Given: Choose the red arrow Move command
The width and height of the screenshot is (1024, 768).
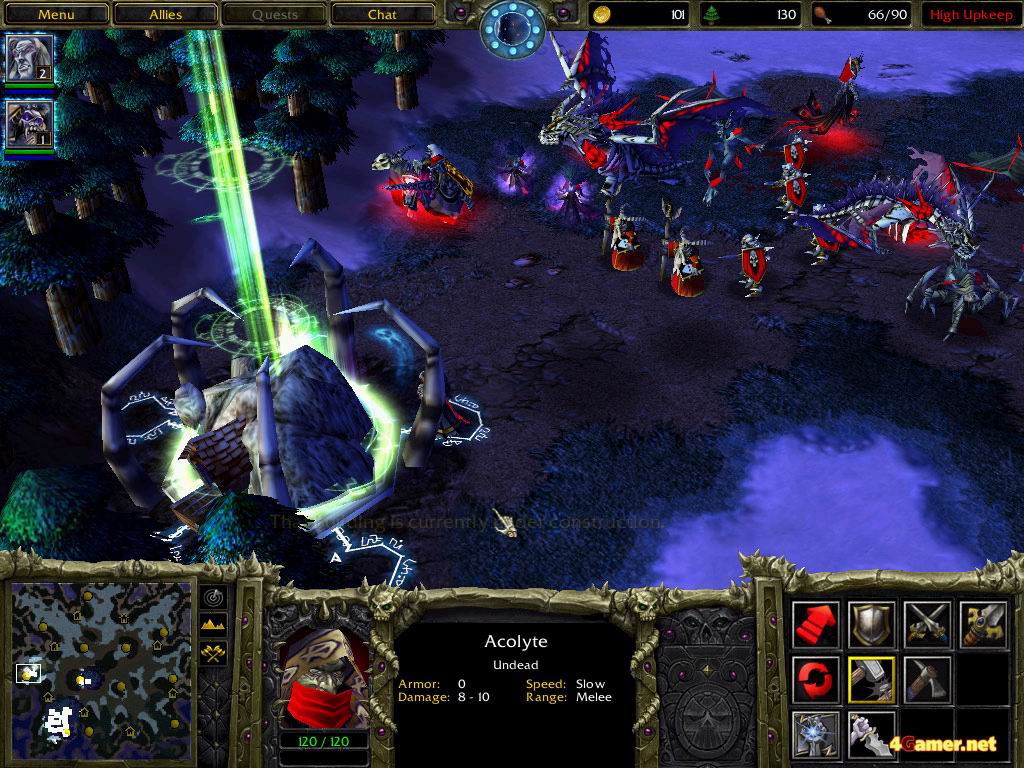Looking at the screenshot, I should (816, 624).
